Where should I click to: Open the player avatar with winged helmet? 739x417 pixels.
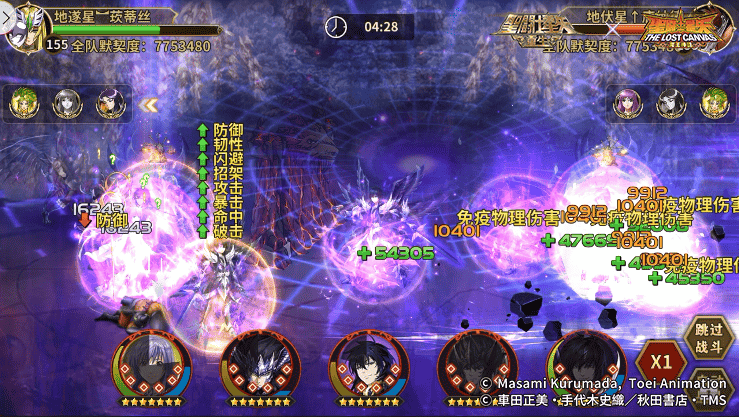(x=21, y=28)
